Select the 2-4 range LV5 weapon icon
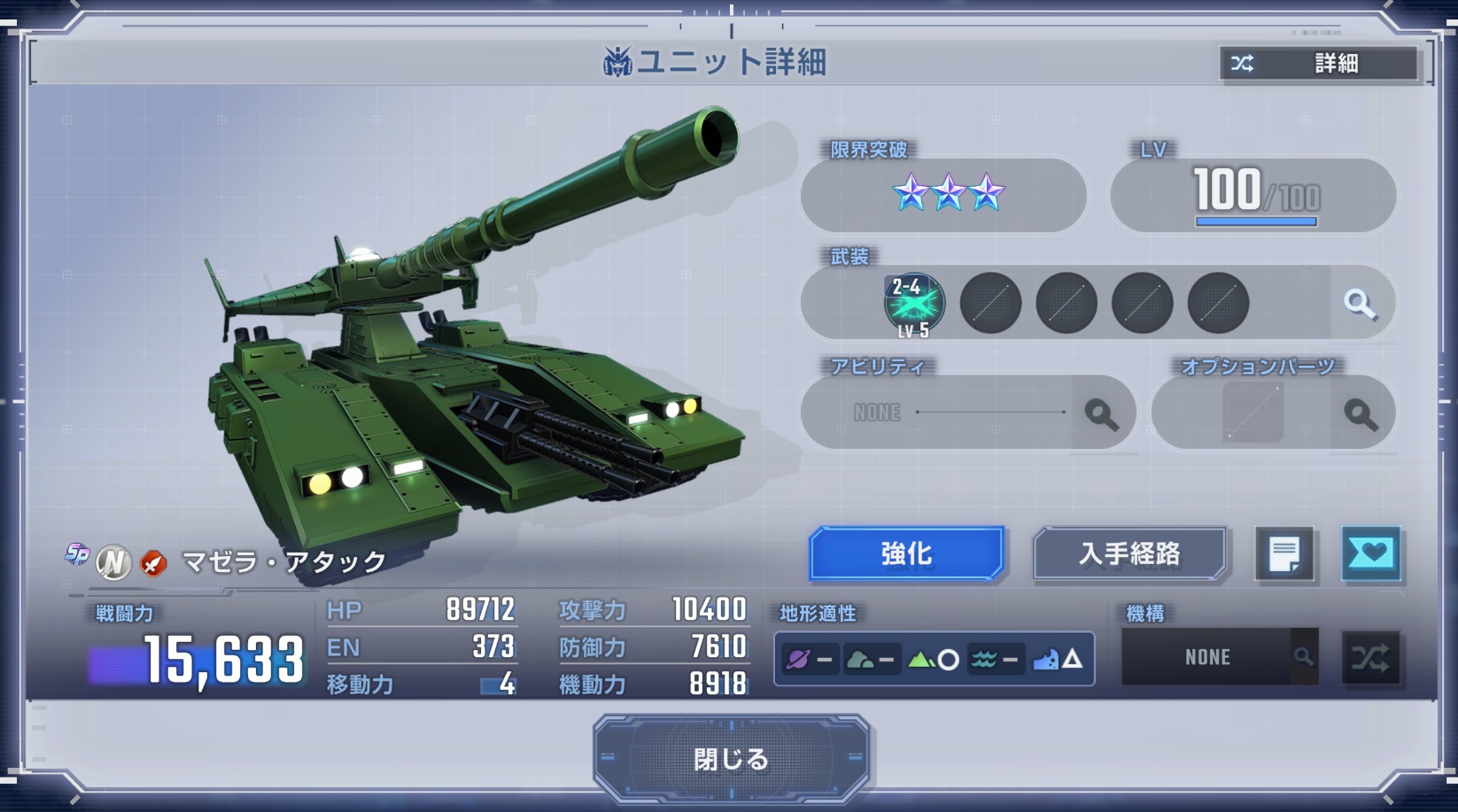The height and width of the screenshot is (812, 1458). 914,304
